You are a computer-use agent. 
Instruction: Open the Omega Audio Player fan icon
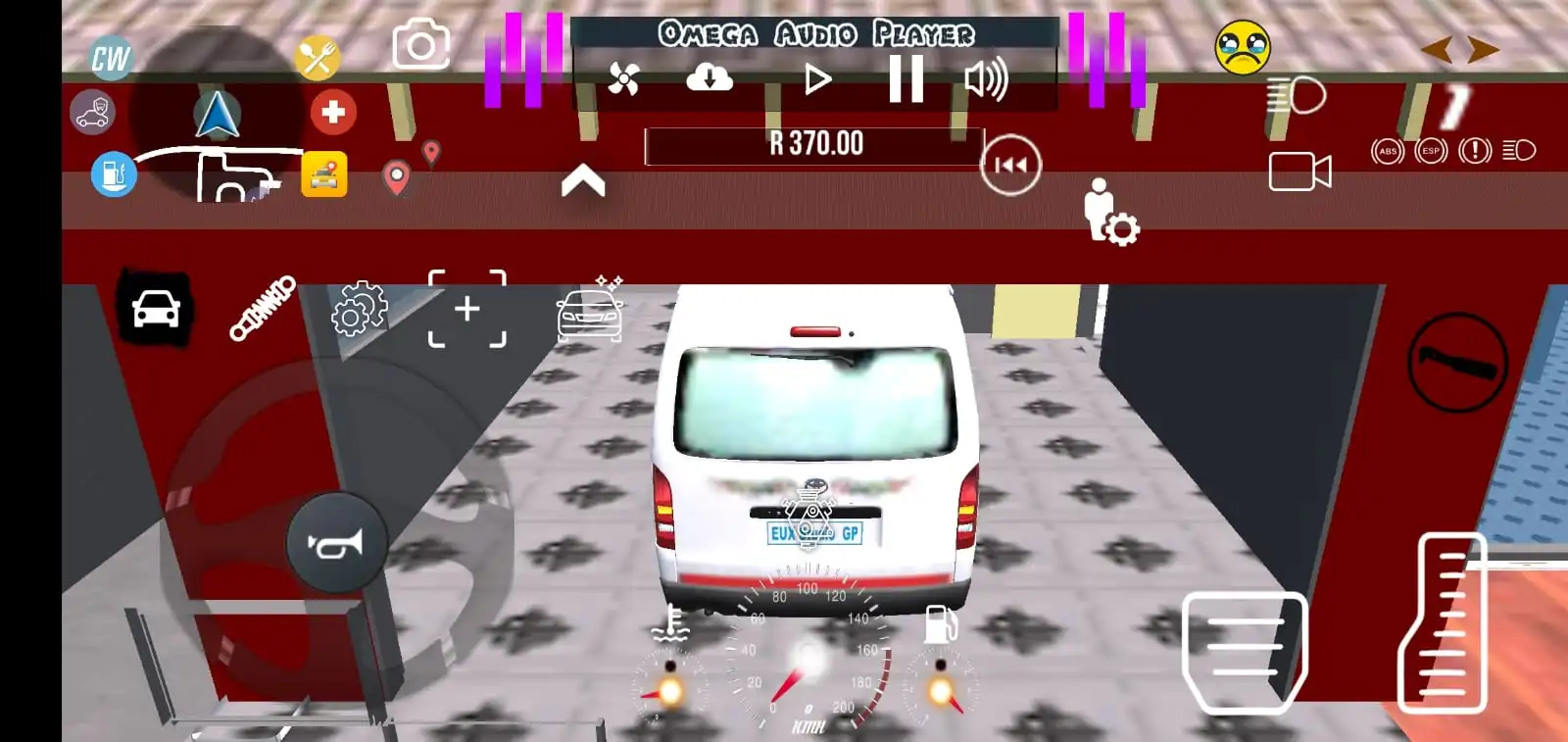[624, 78]
